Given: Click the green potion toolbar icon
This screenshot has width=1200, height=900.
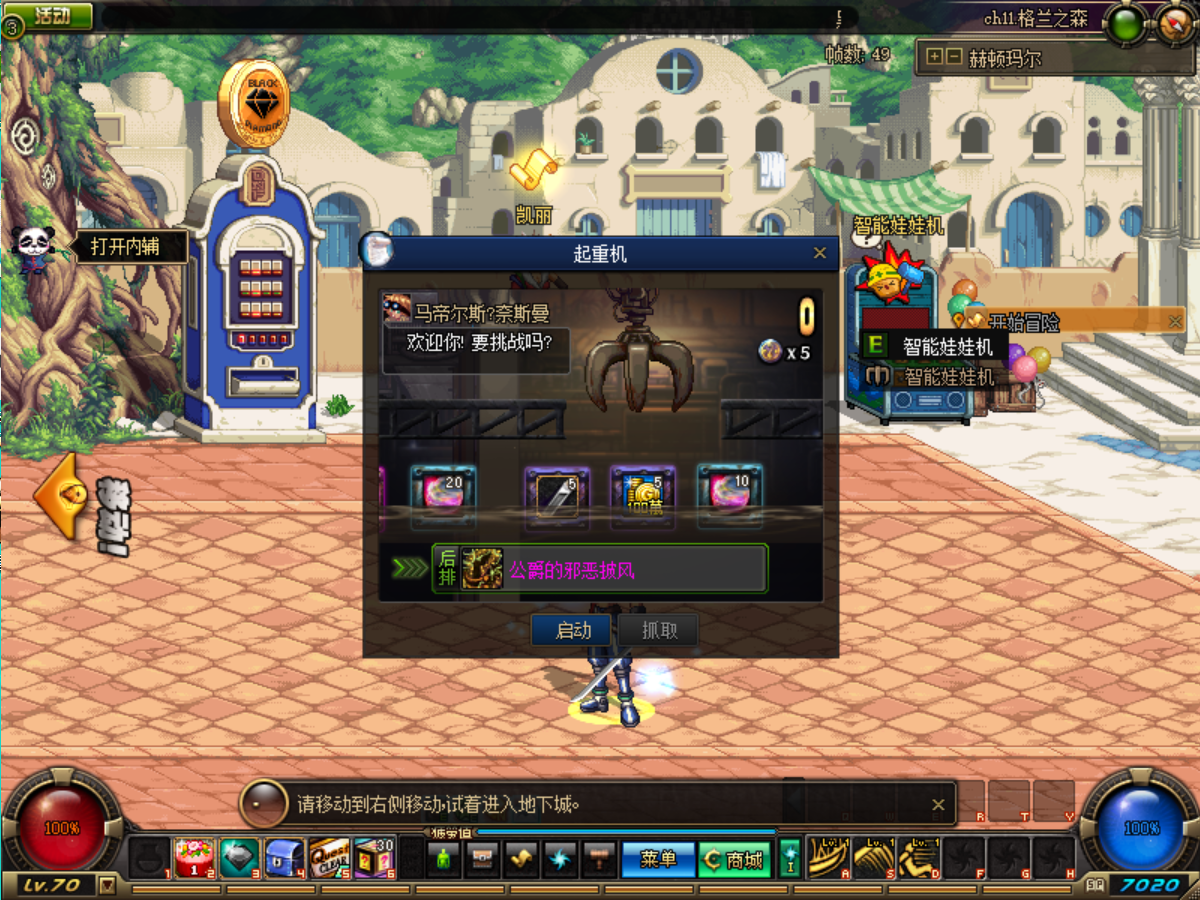Looking at the screenshot, I should [443, 859].
